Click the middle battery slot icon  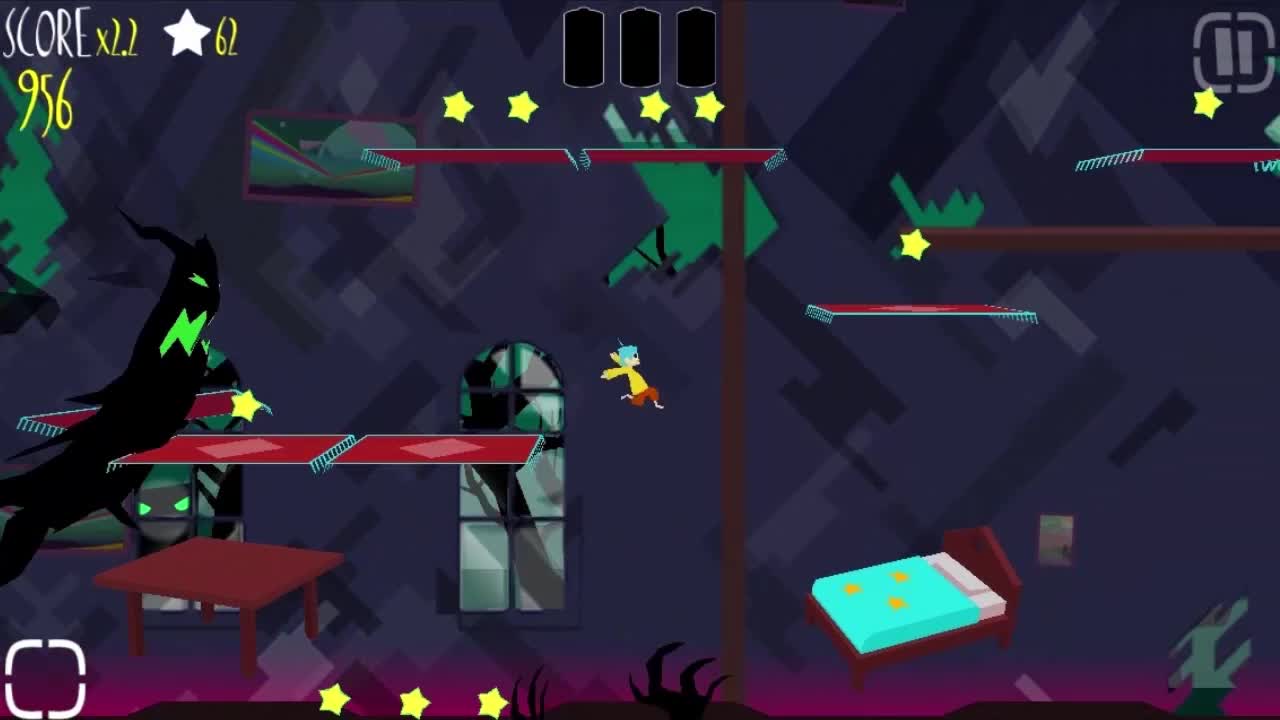click(x=640, y=45)
